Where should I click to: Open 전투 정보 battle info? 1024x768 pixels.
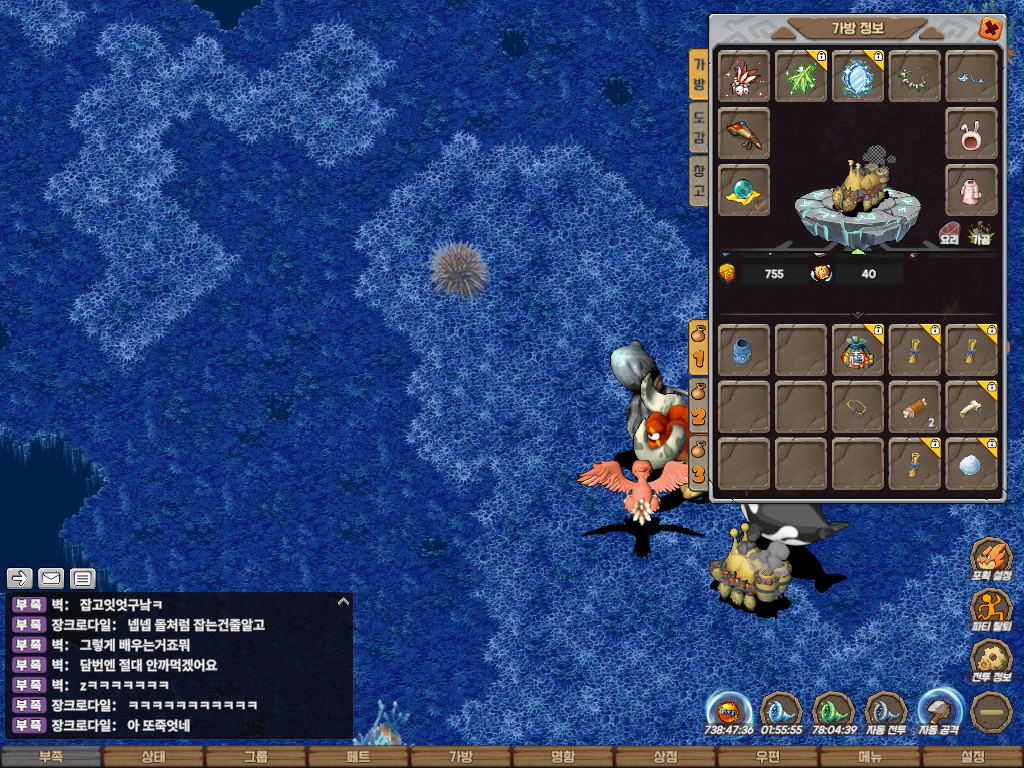[991, 660]
